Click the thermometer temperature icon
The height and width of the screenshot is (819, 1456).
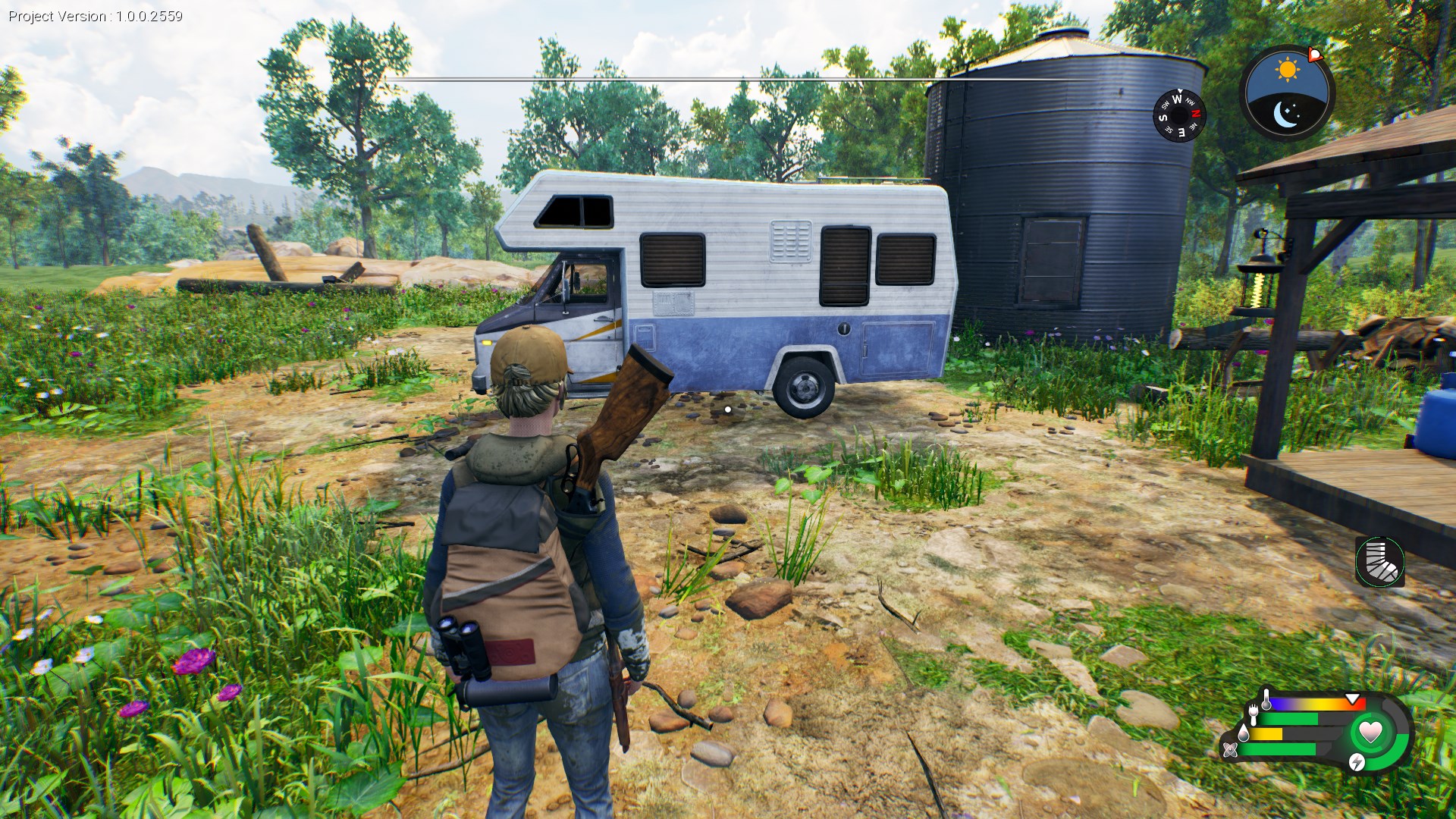pyautogui.click(x=1266, y=698)
